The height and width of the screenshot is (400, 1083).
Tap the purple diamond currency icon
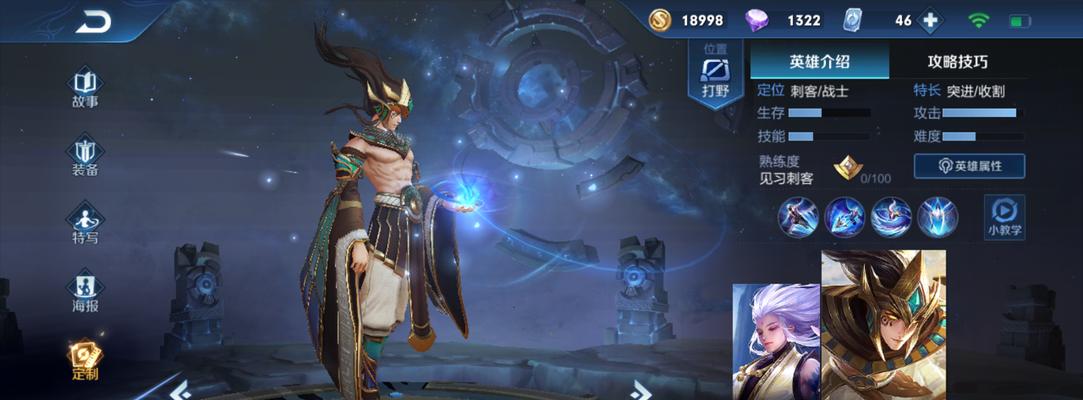click(759, 20)
